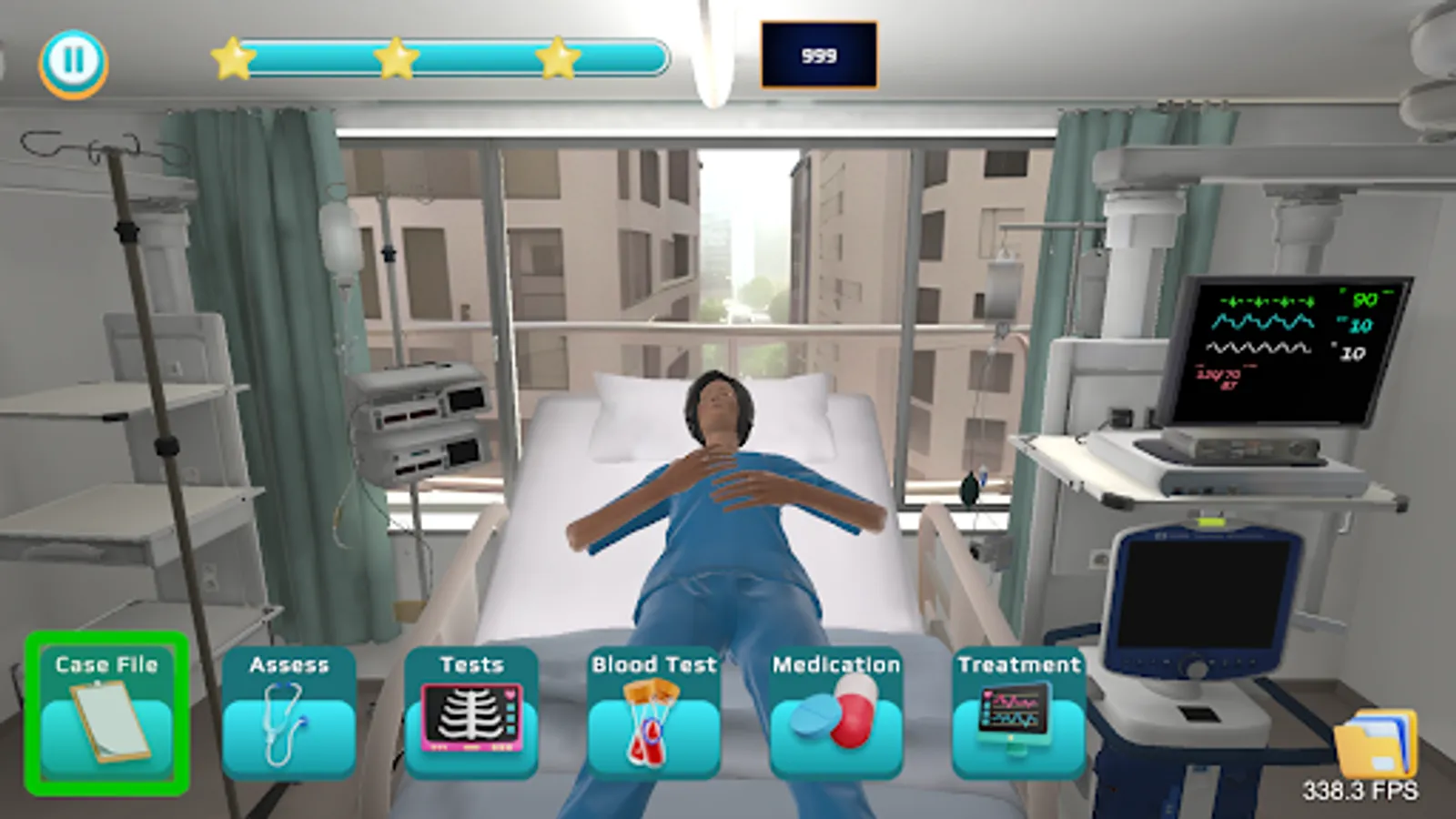Select the Assess stethoscope tool
Viewport: 1456px width, 819px height.
point(287,719)
